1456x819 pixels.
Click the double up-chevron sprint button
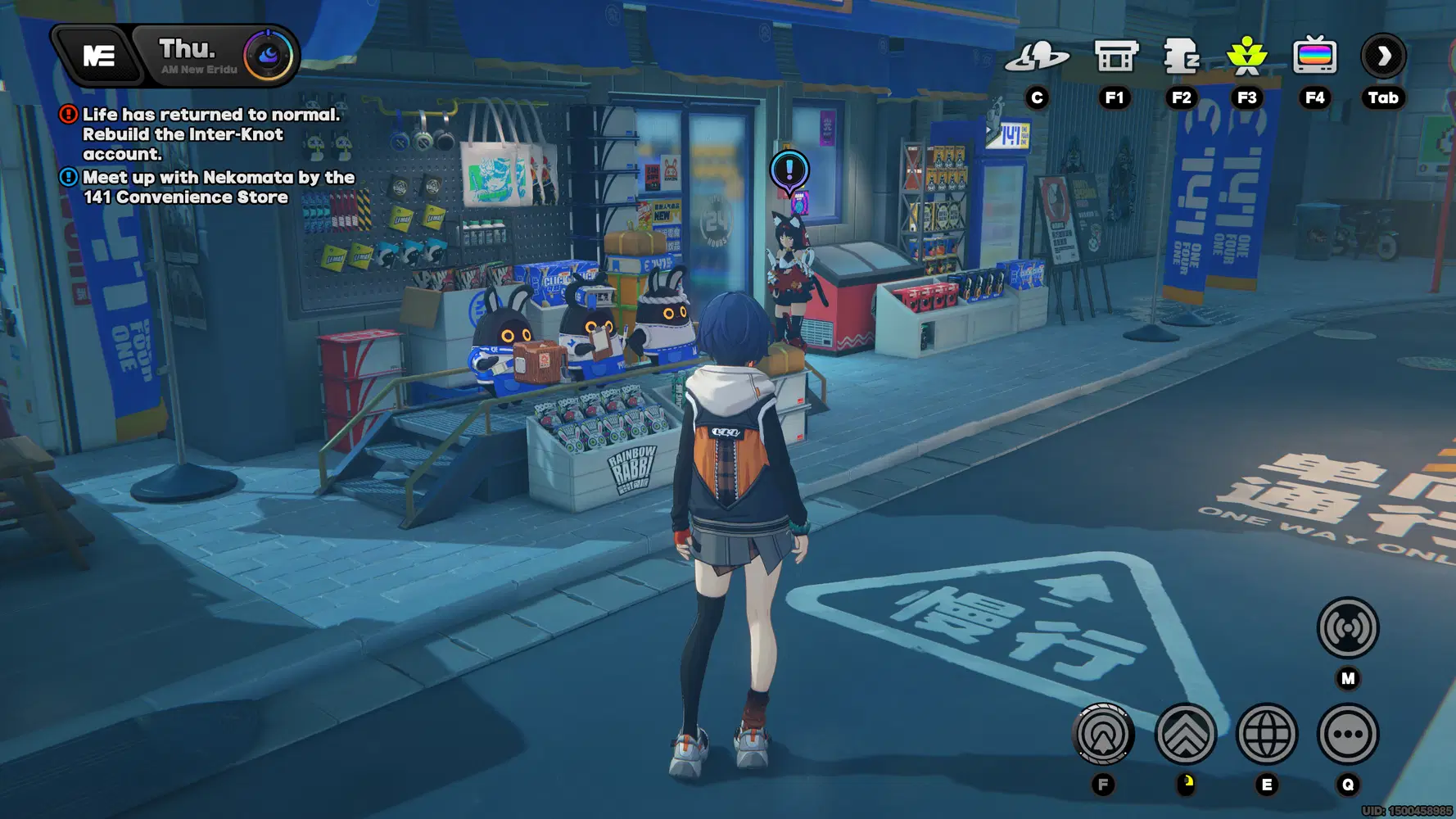click(x=1185, y=734)
